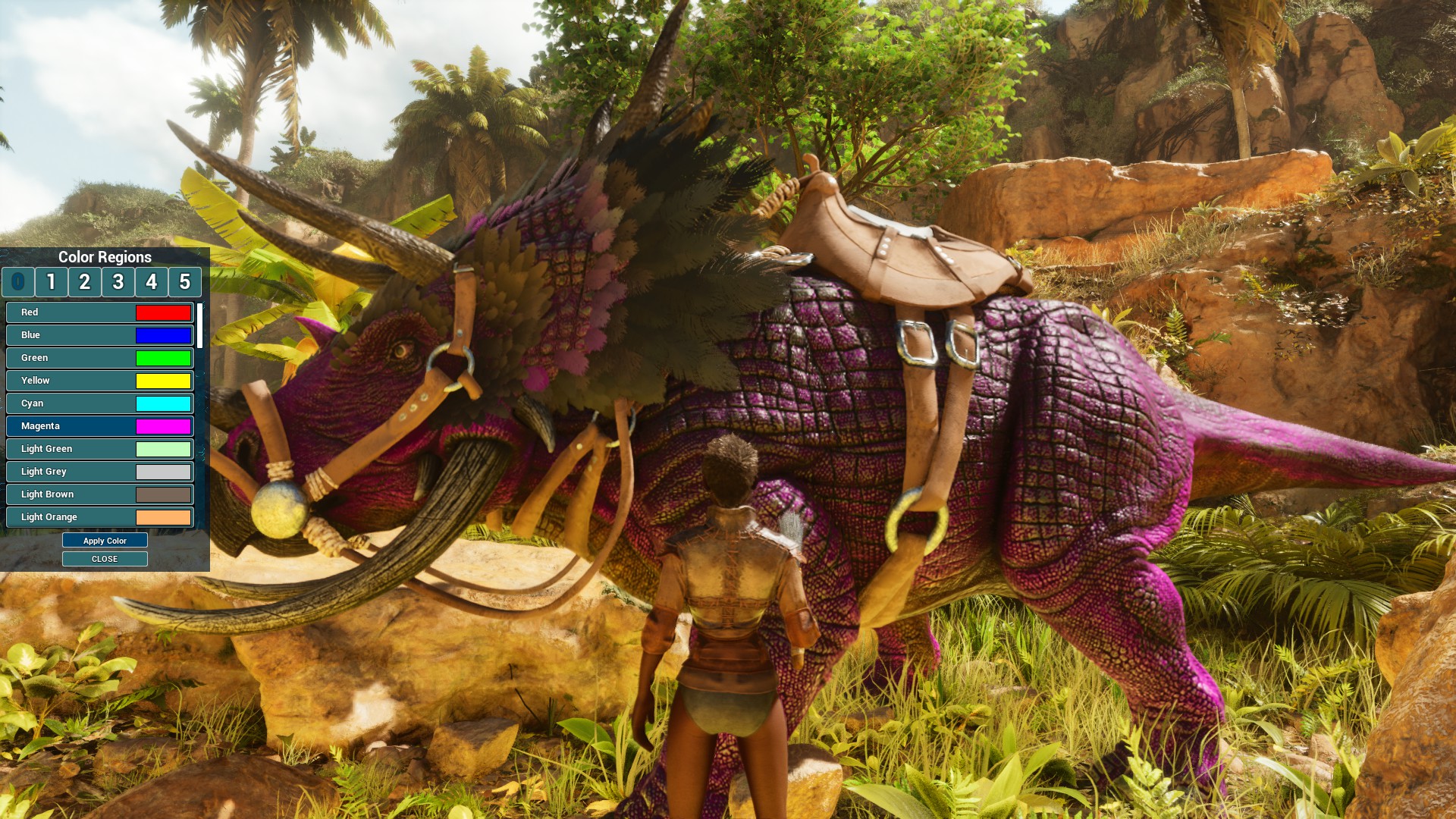Select color region 5
The image size is (1456, 819).
pyautogui.click(x=184, y=282)
